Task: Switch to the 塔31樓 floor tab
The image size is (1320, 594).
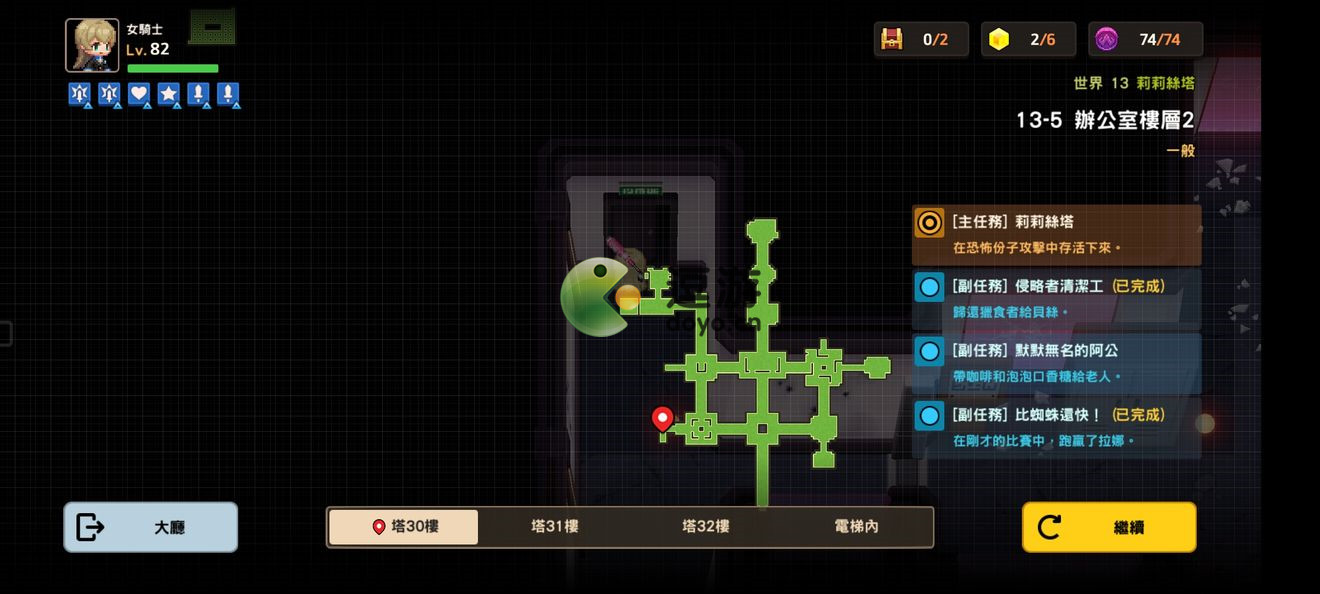Action: click(x=554, y=527)
